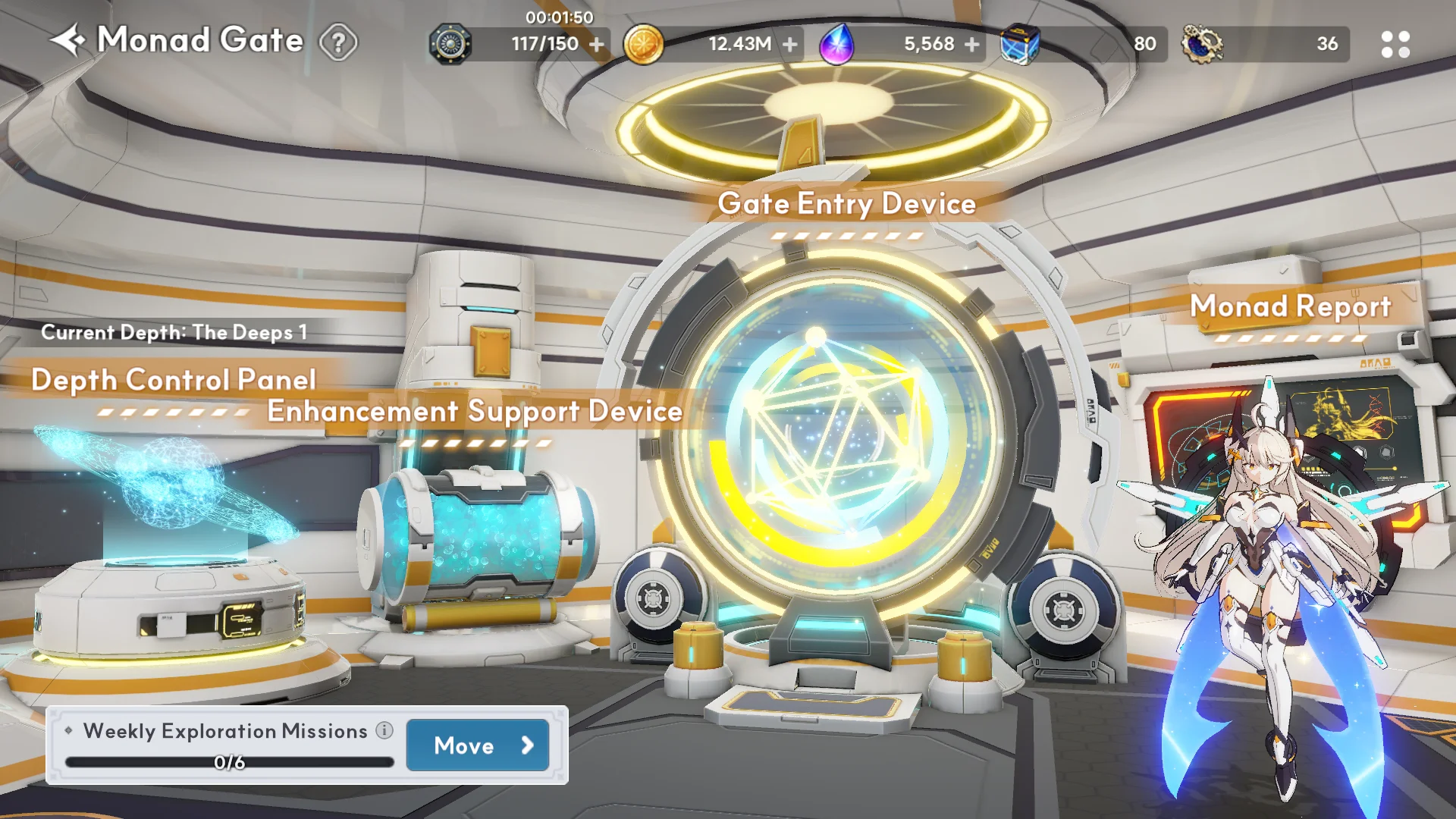Open the Monad Gate help question mark
Image resolution: width=1456 pixels, height=819 pixels.
tap(338, 42)
